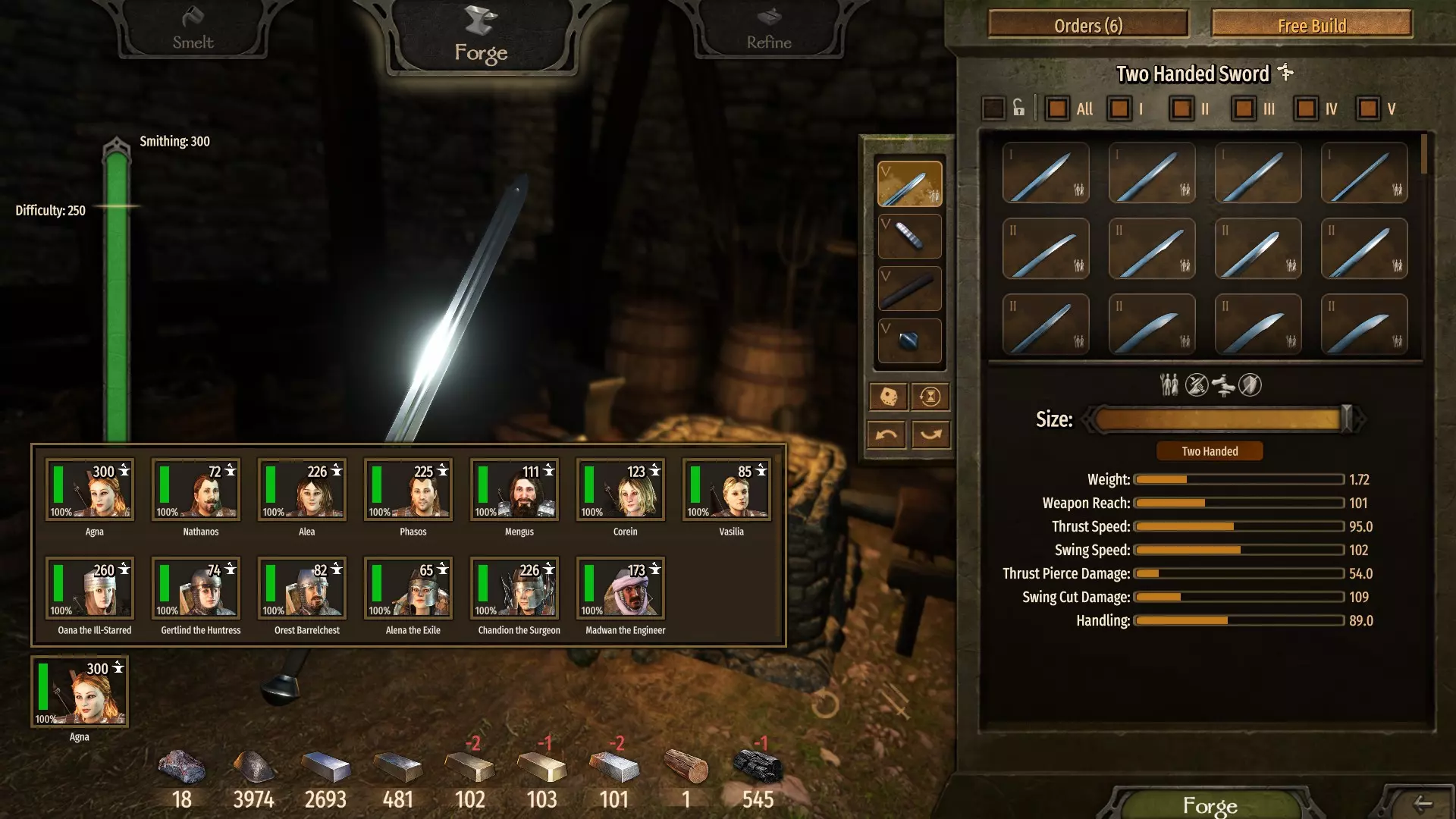Randomize the weapon with the dice button

click(888, 396)
